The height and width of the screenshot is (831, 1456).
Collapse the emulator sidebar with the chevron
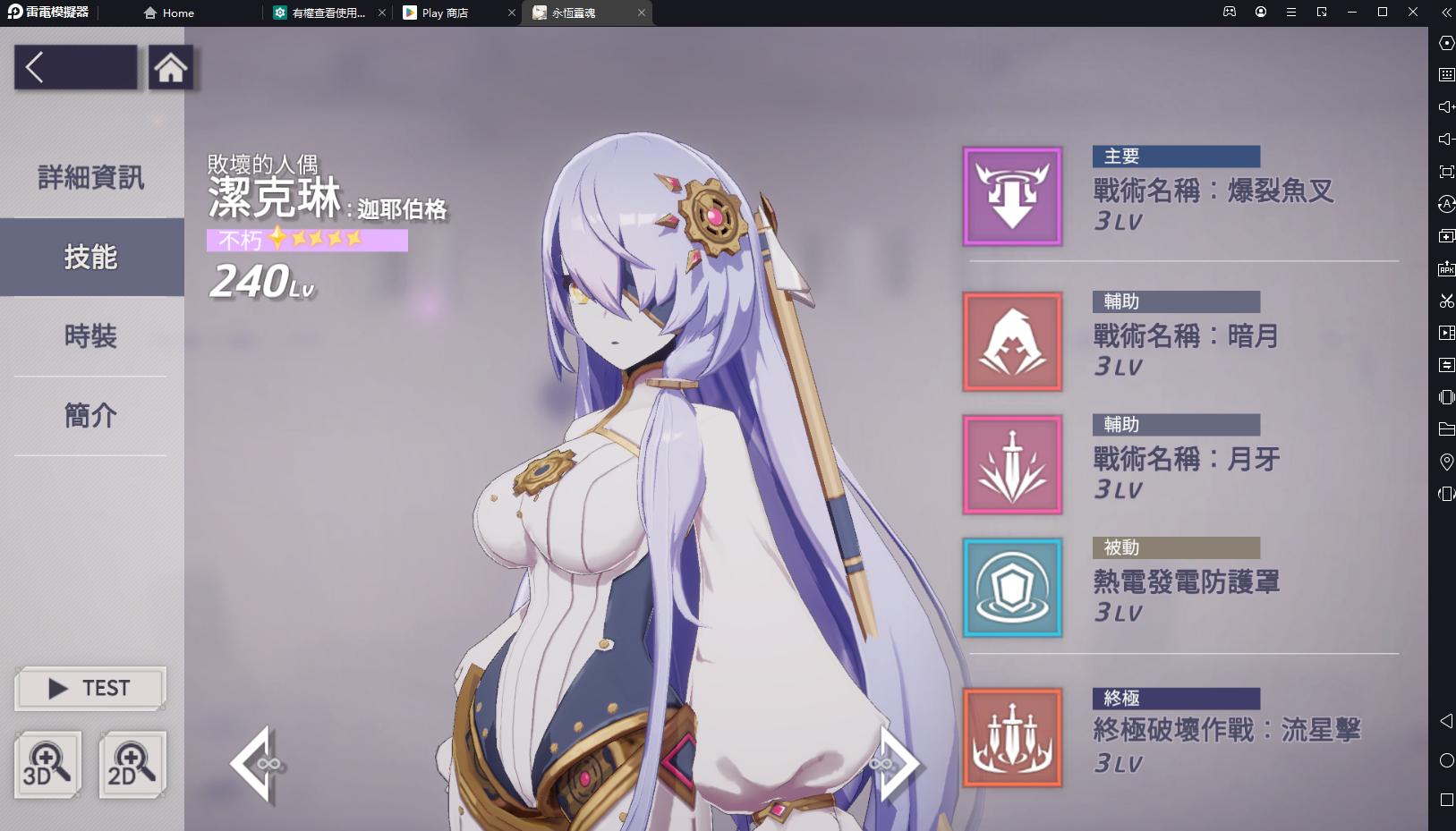(x=1444, y=13)
